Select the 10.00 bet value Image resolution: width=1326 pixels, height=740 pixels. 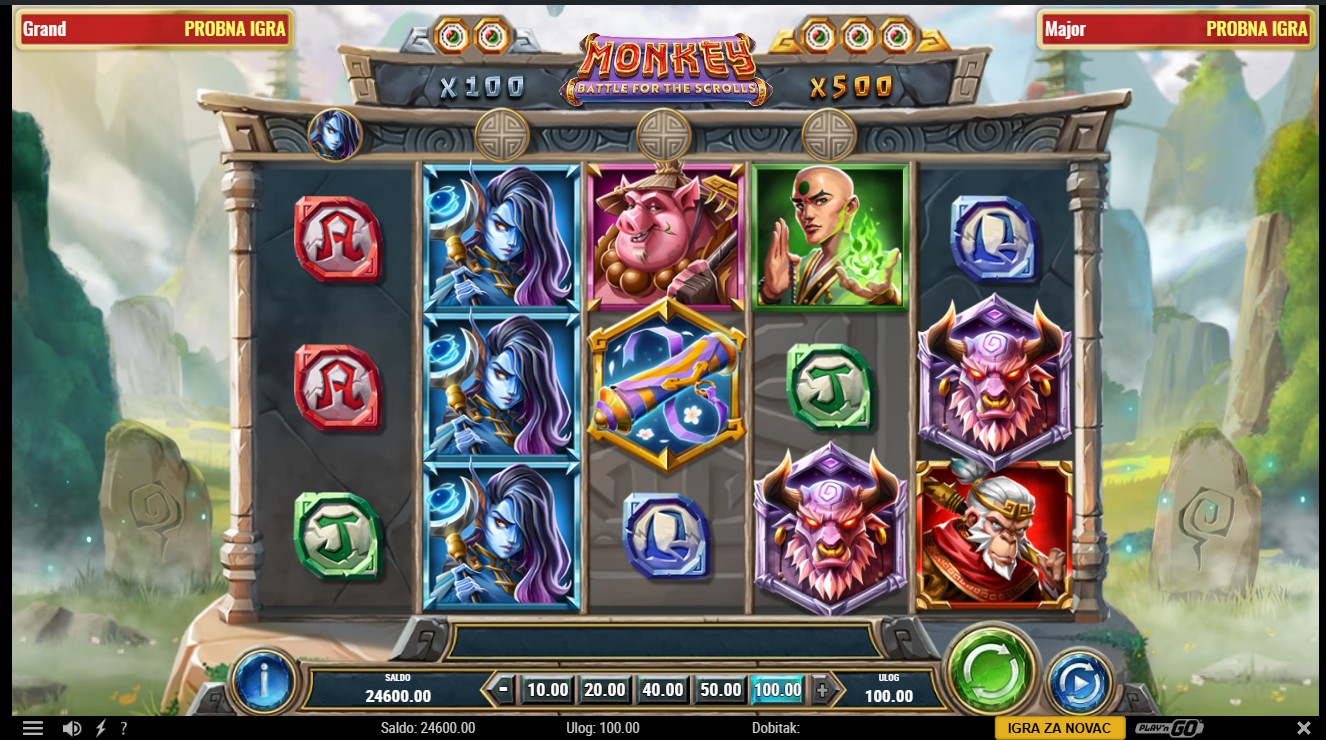click(x=547, y=689)
